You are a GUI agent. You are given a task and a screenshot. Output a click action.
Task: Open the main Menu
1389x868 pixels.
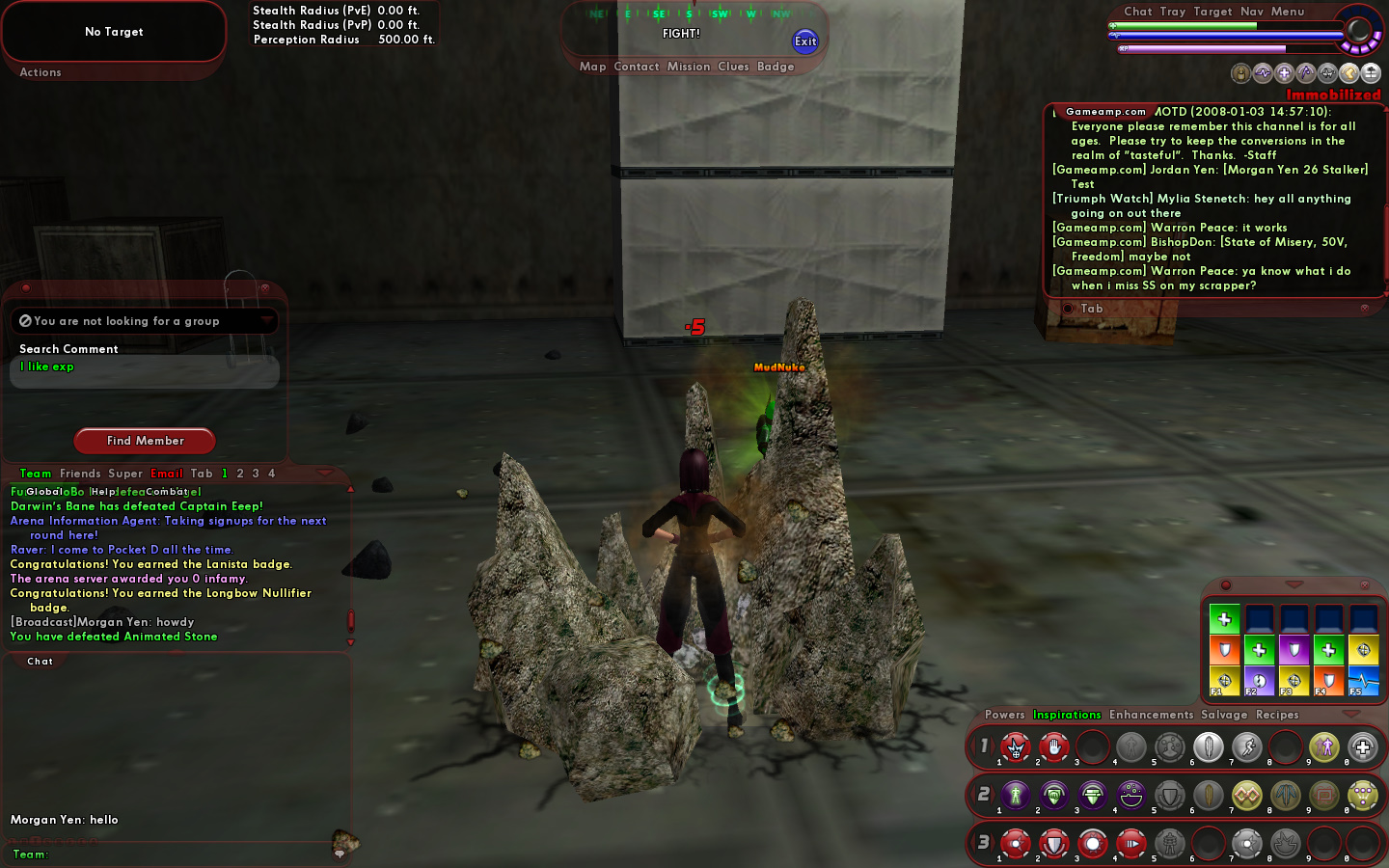coord(1287,12)
